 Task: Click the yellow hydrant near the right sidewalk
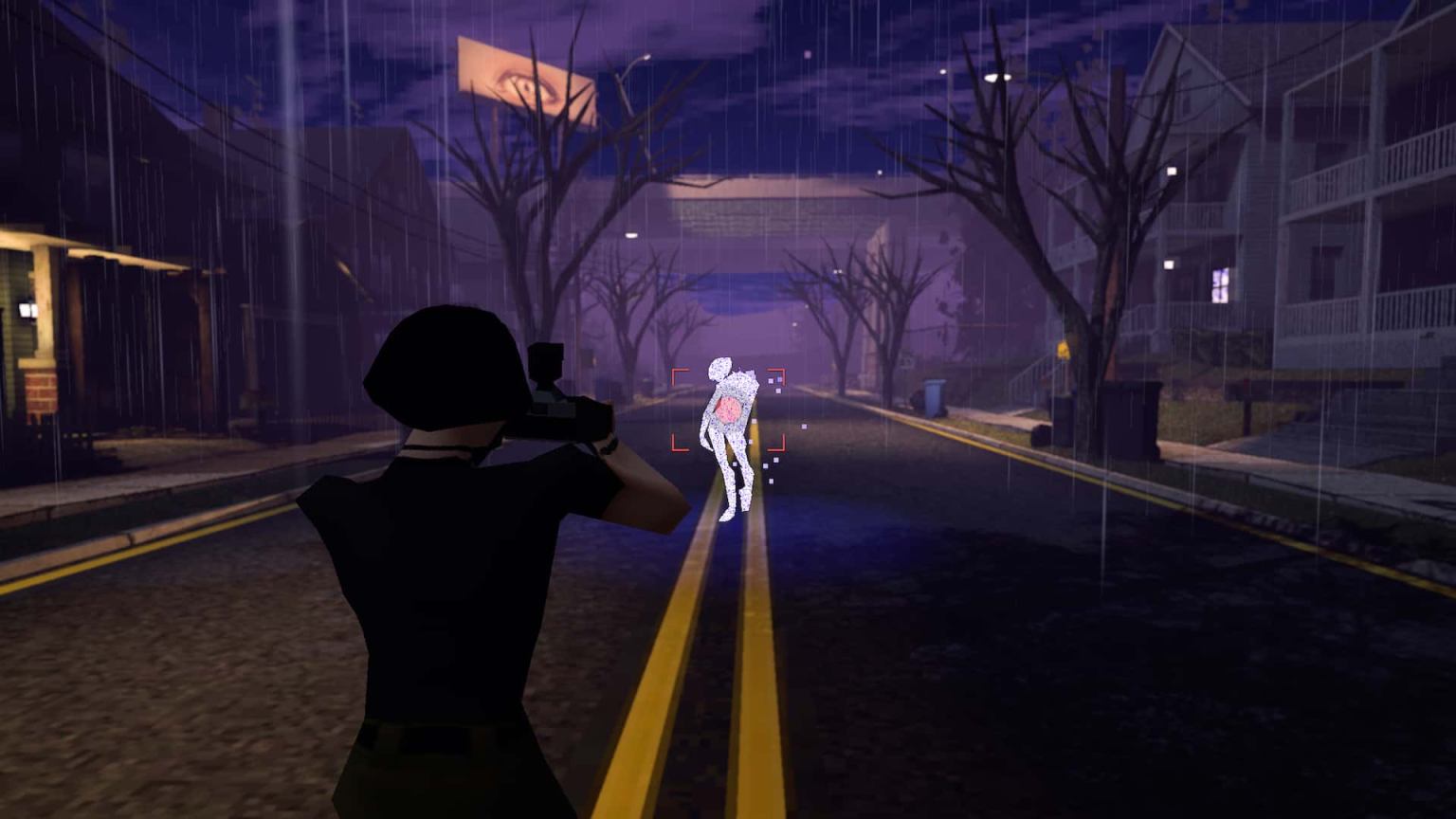point(1064,351)
